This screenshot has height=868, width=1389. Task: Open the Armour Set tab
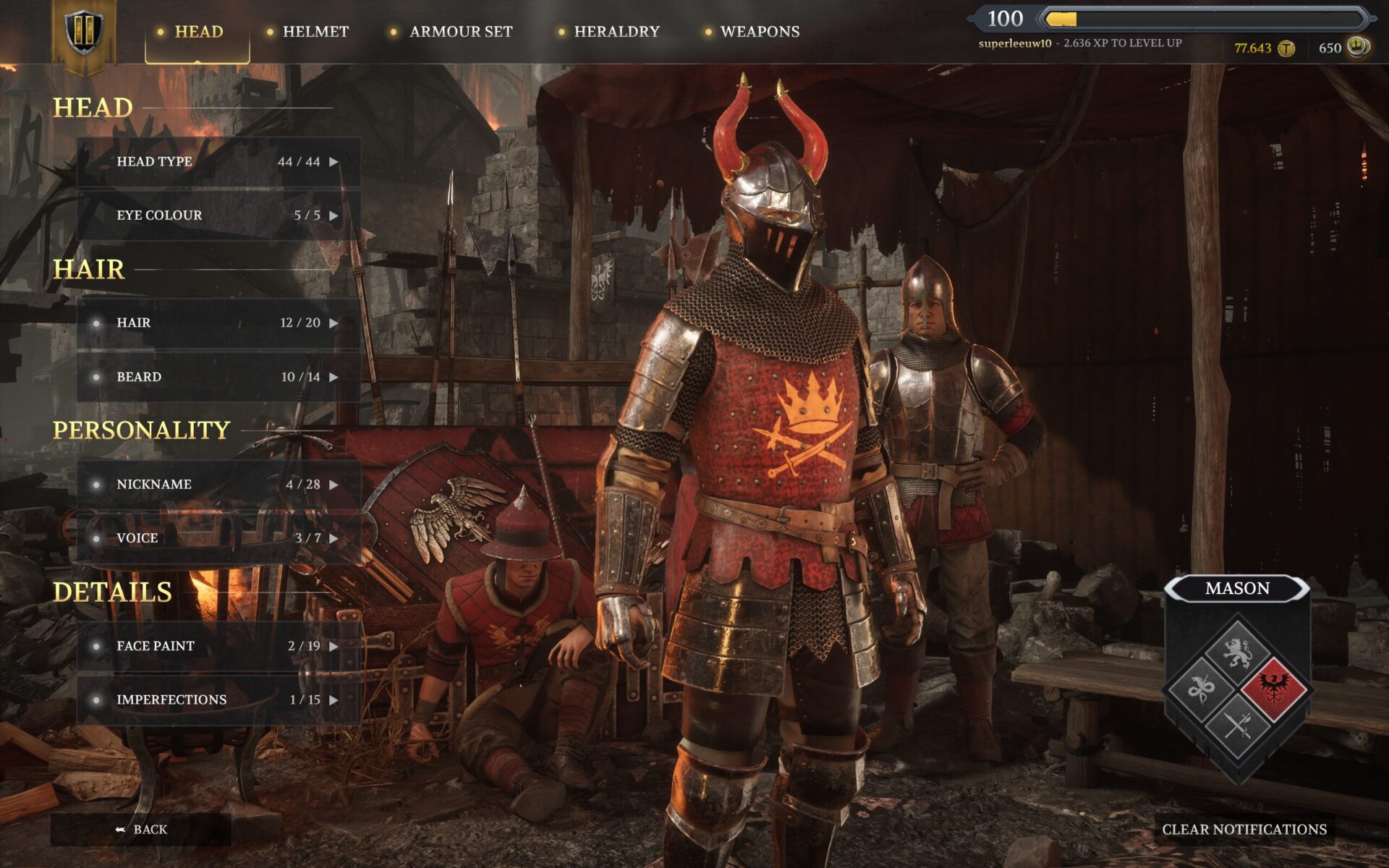[x=460, y=32]
